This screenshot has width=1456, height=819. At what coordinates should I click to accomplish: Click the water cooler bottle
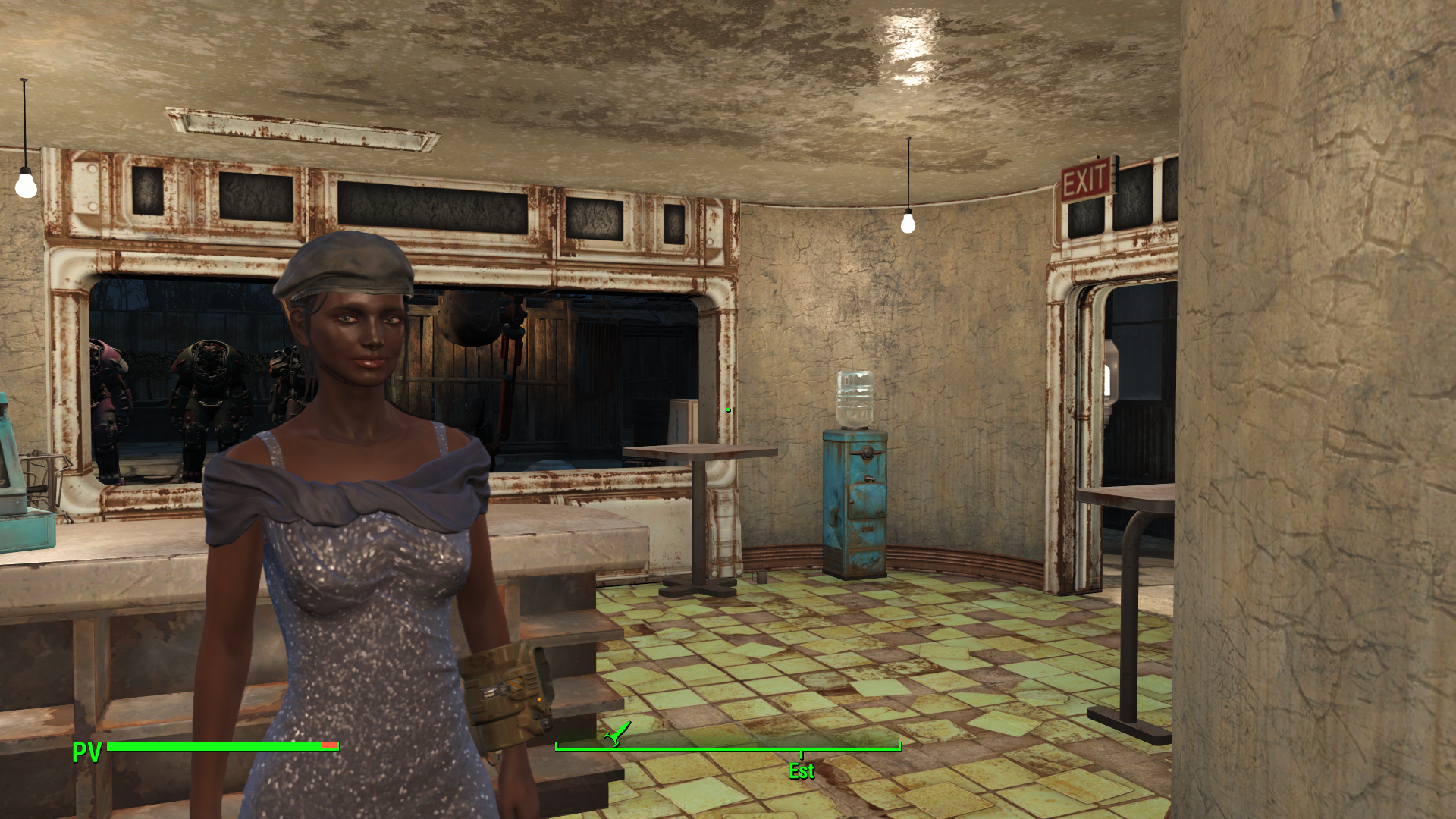pyautogui.click(x=856, y=399)
